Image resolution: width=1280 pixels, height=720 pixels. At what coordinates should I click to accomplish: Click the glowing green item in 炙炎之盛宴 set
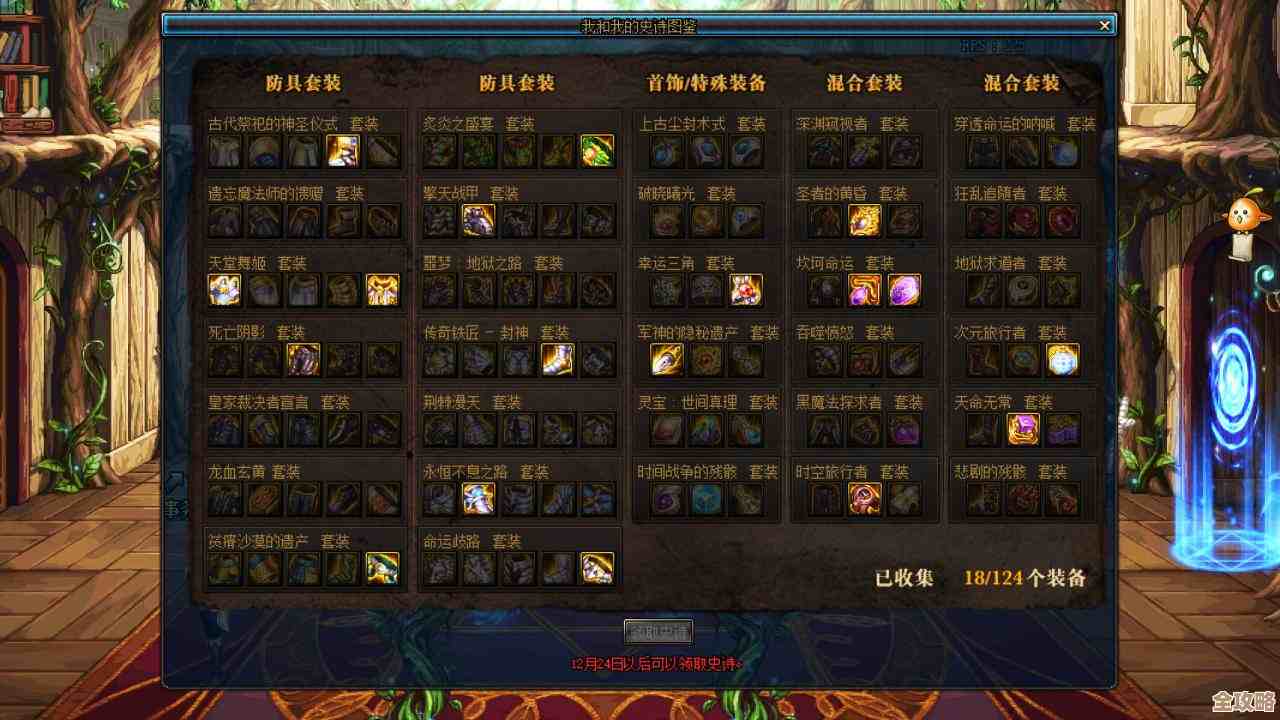(x=596, y=150)
